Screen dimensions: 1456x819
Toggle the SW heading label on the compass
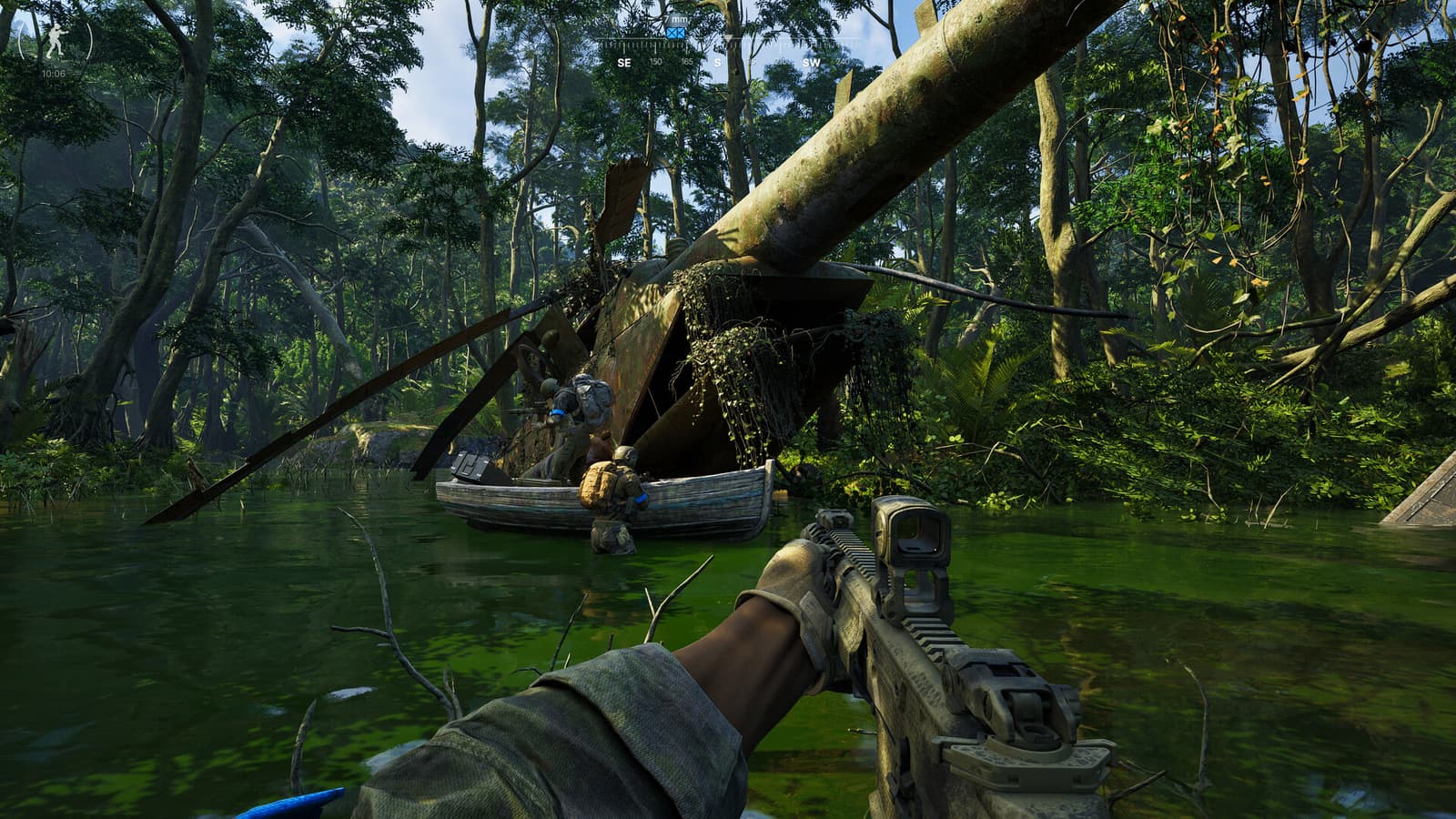click(811, 62)
